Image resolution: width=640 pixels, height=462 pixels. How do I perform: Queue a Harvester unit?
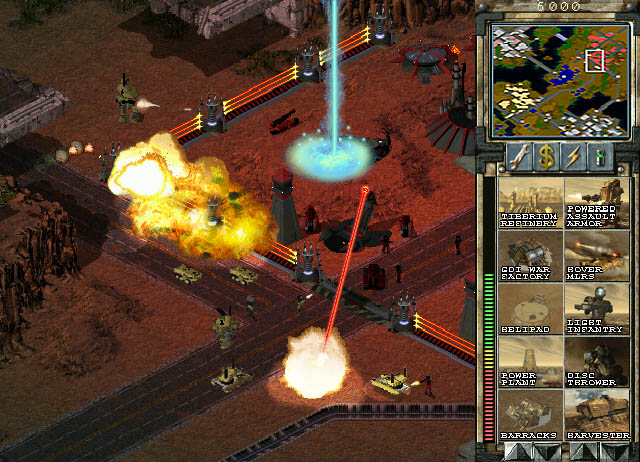[x=597, y=416]
